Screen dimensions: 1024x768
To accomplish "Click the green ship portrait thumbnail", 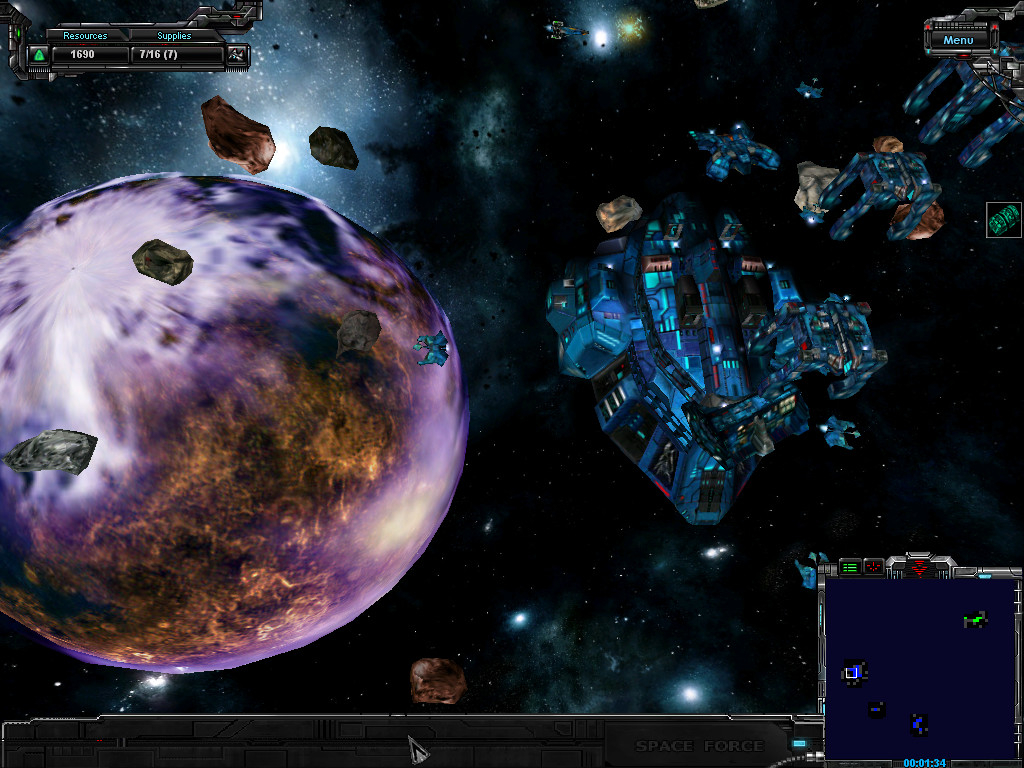I will click(x=1003, y=219).
